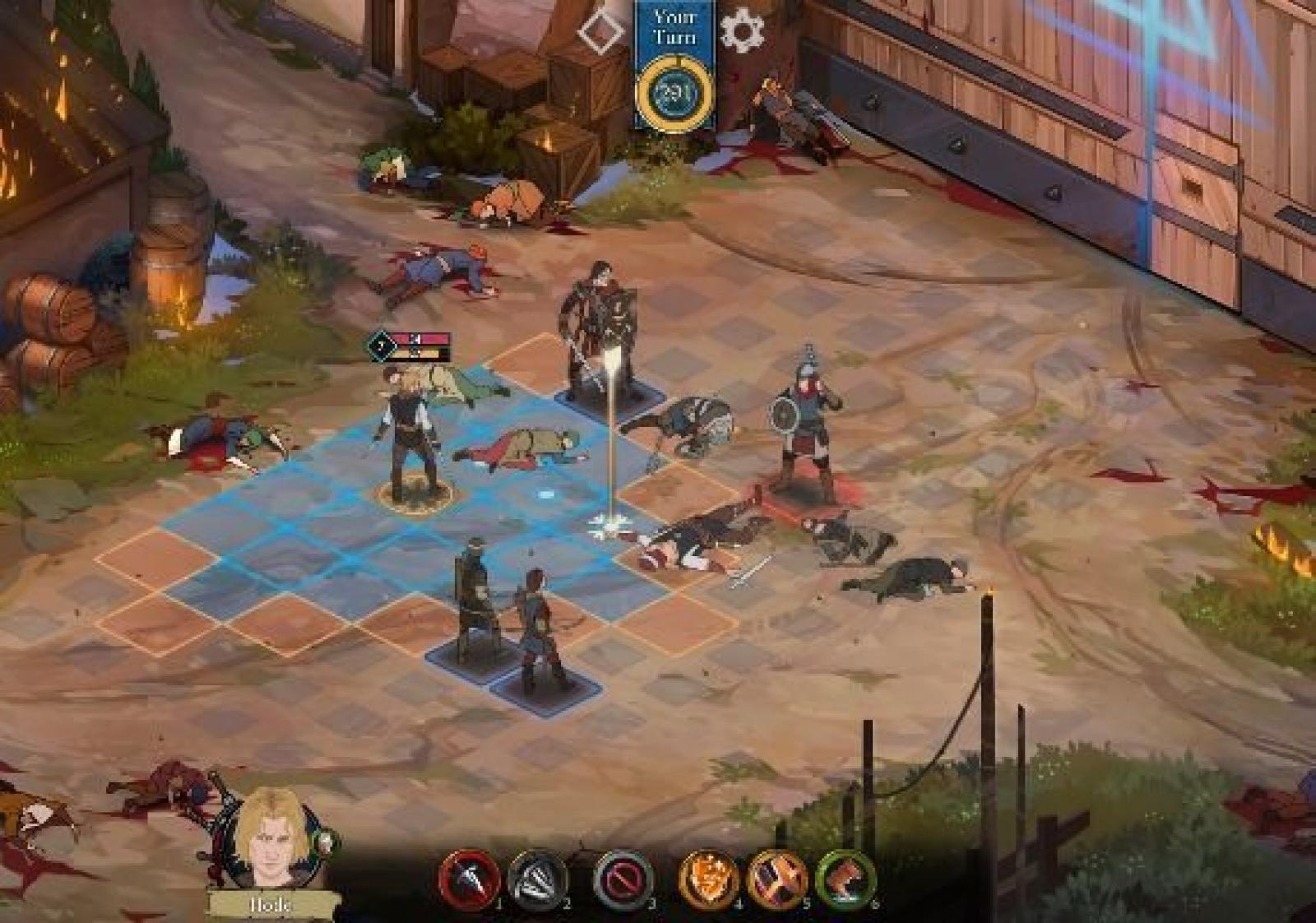The height and width of the screenshot is (923, 1316).
Task: Open settings via the gear icon
Action: [742, 30]
